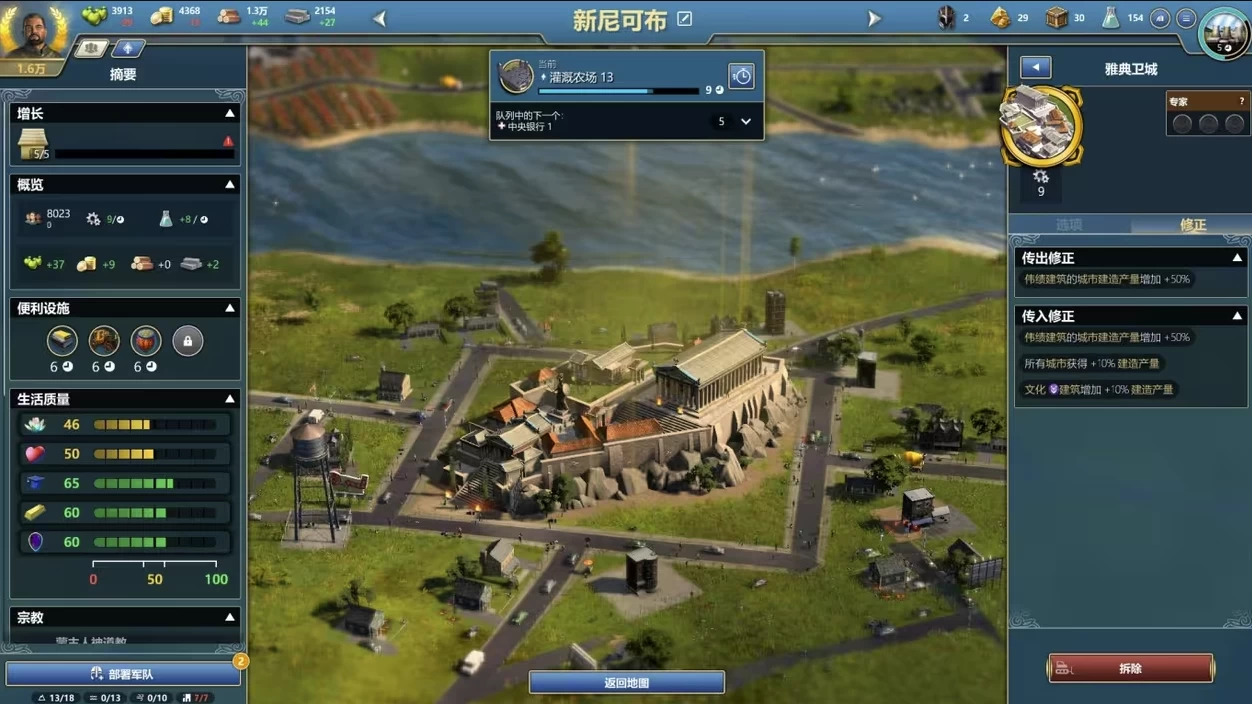Open the 部署军队 deploy army button
This screenshot has width=1252, height=704.
coord(123,674)
